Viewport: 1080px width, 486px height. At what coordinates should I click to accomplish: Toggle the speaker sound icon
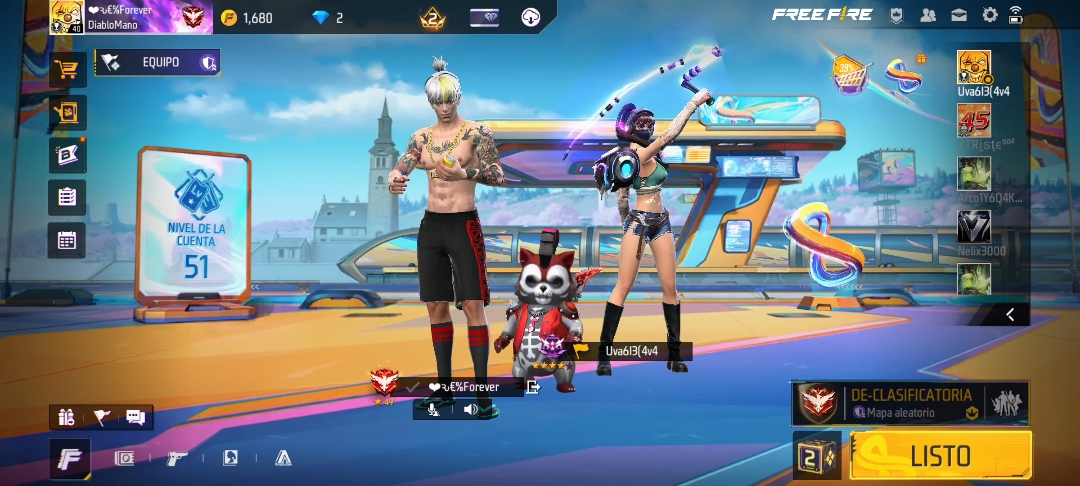coord(469,409)
